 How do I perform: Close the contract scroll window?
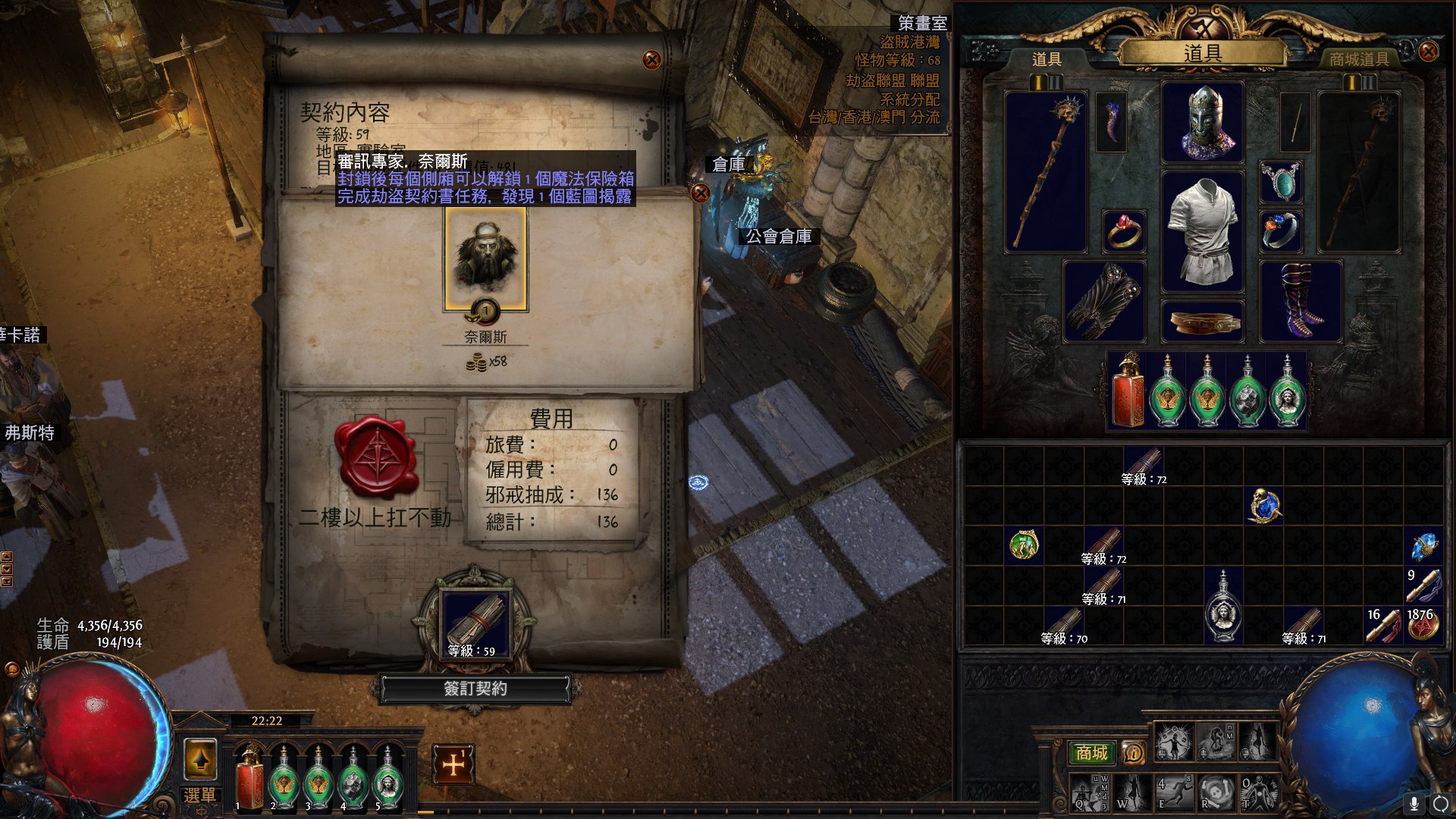point(651,60)
